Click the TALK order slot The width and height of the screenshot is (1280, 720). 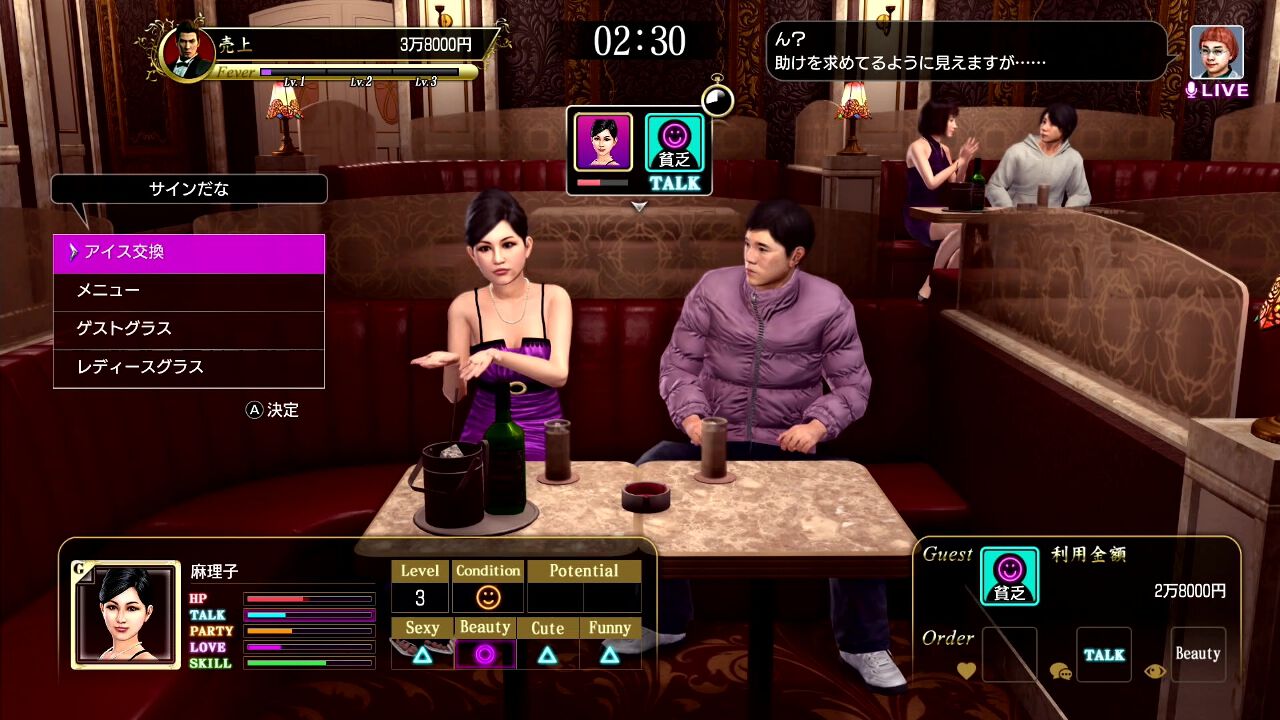[x=1103, y=653]
